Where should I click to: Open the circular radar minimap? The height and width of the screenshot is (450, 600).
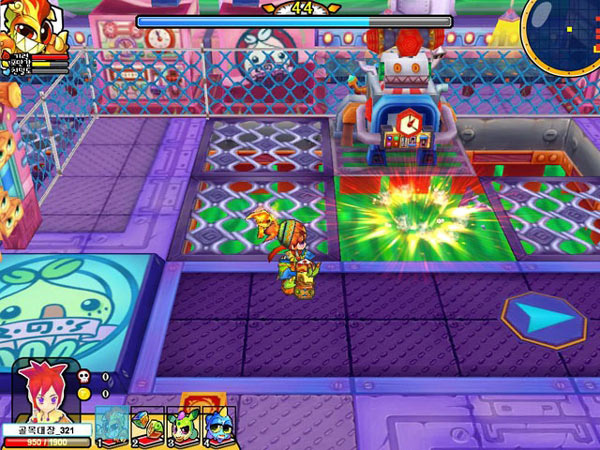(562, 33)
